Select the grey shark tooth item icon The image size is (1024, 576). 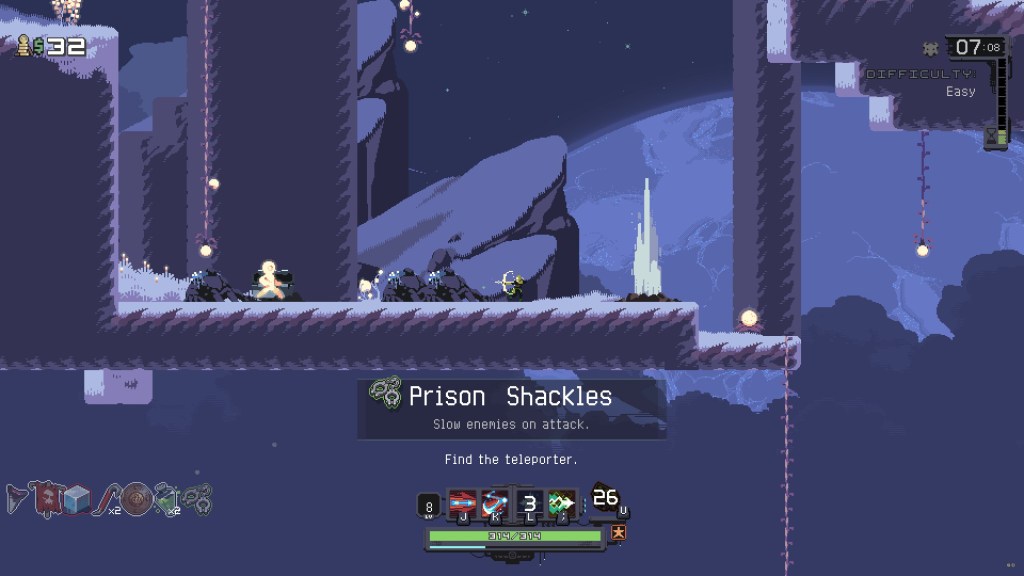[x=16, y=497]
